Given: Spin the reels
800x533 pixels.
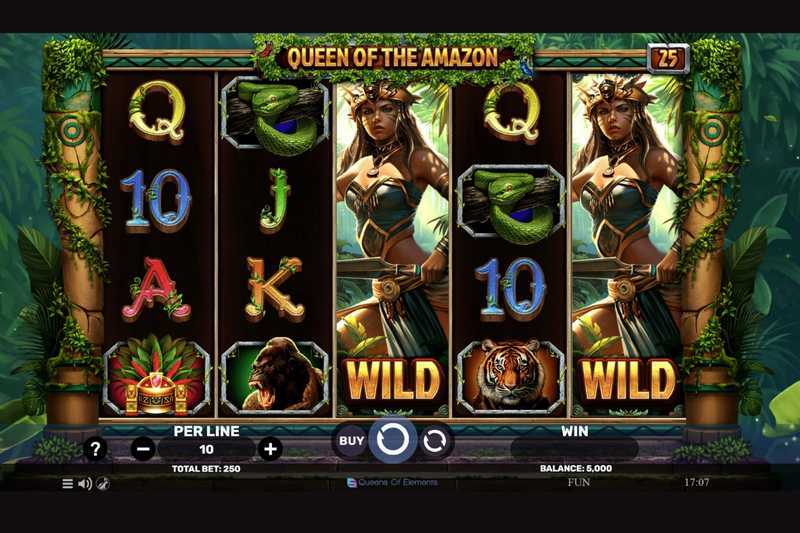Looking at the screenshot, I should click(392, 440).
